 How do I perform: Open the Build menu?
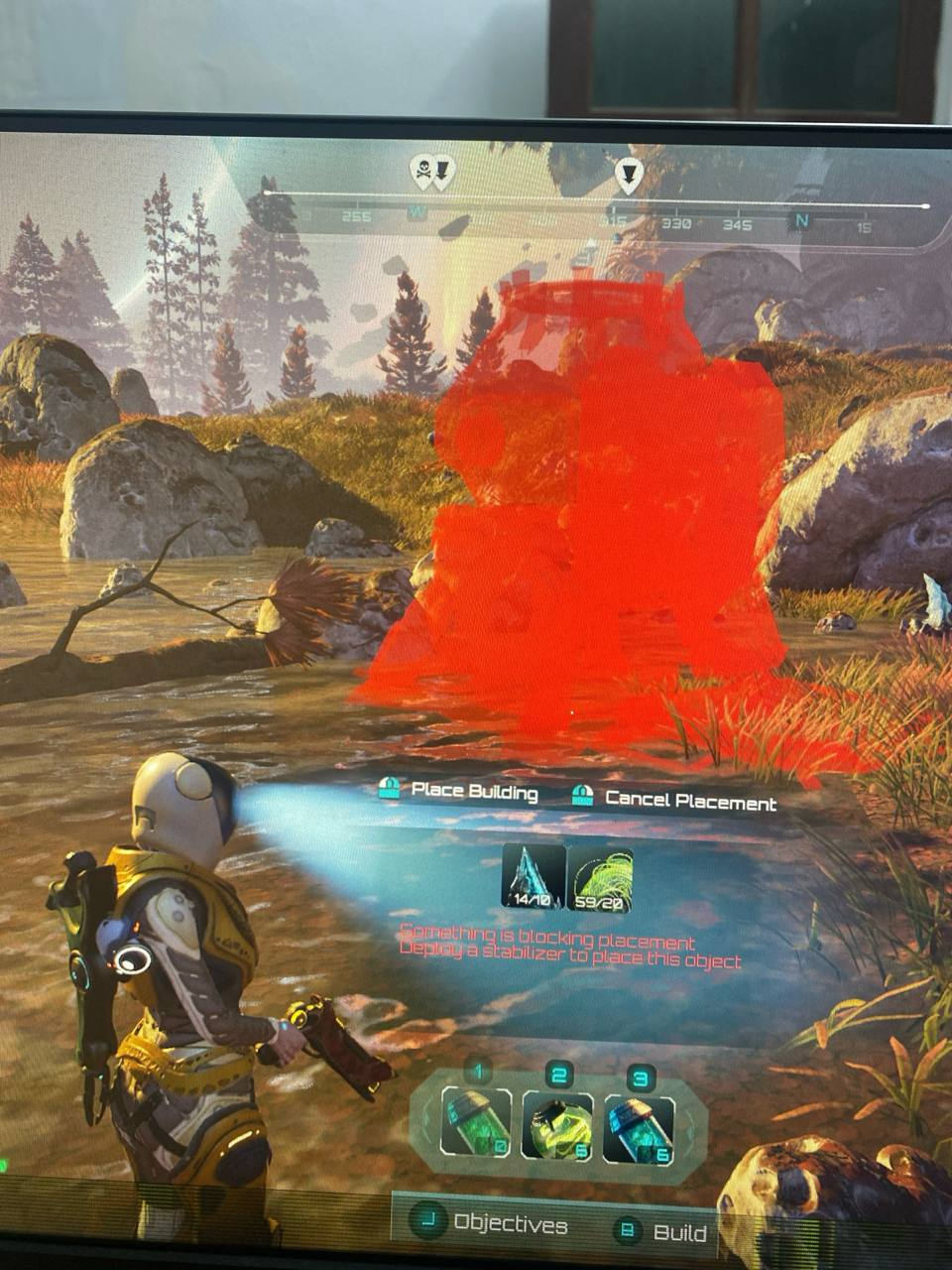(x=663, y=1232)
